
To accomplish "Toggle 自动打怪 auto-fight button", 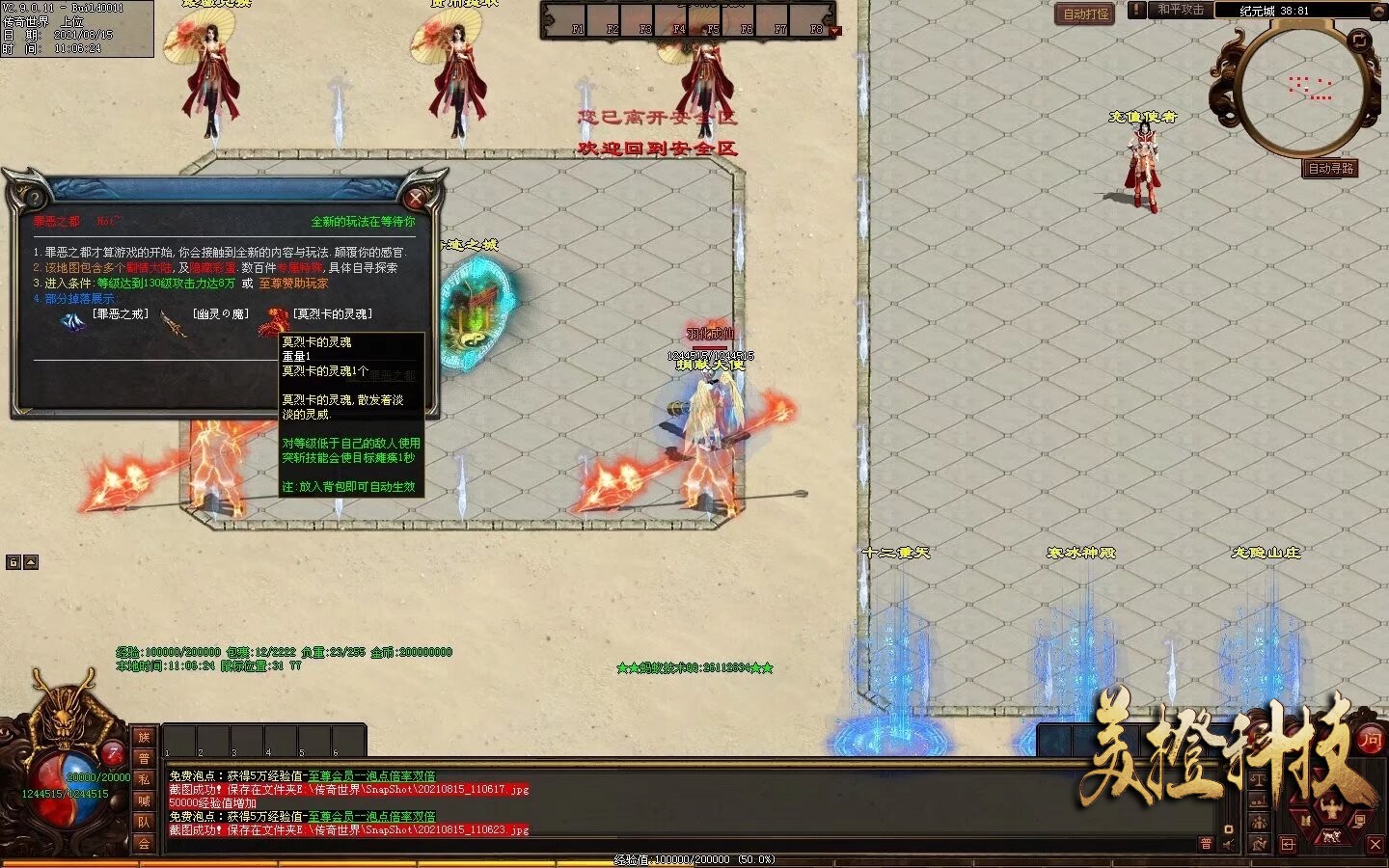I will tap(1085, 14).
